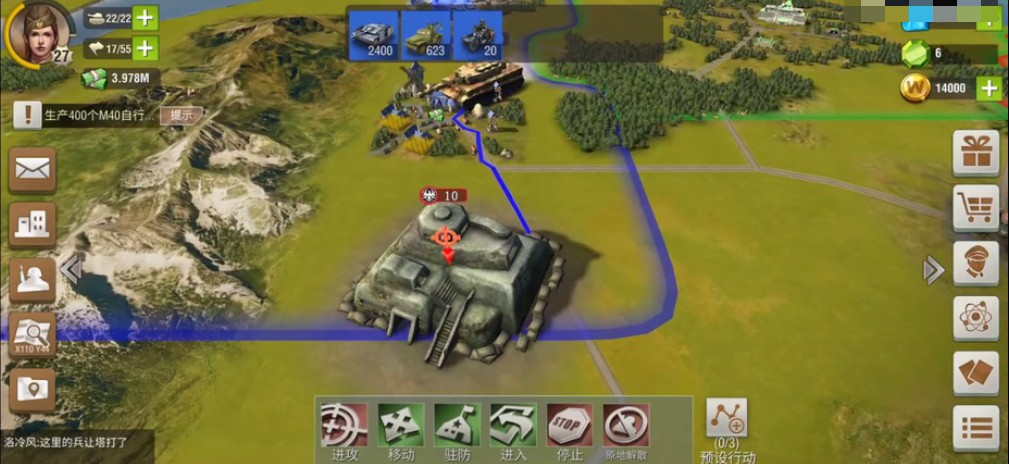Viewport: 1009px width, 464px height.
Task: Open the city buildings menu
Action: click(32, 224)
